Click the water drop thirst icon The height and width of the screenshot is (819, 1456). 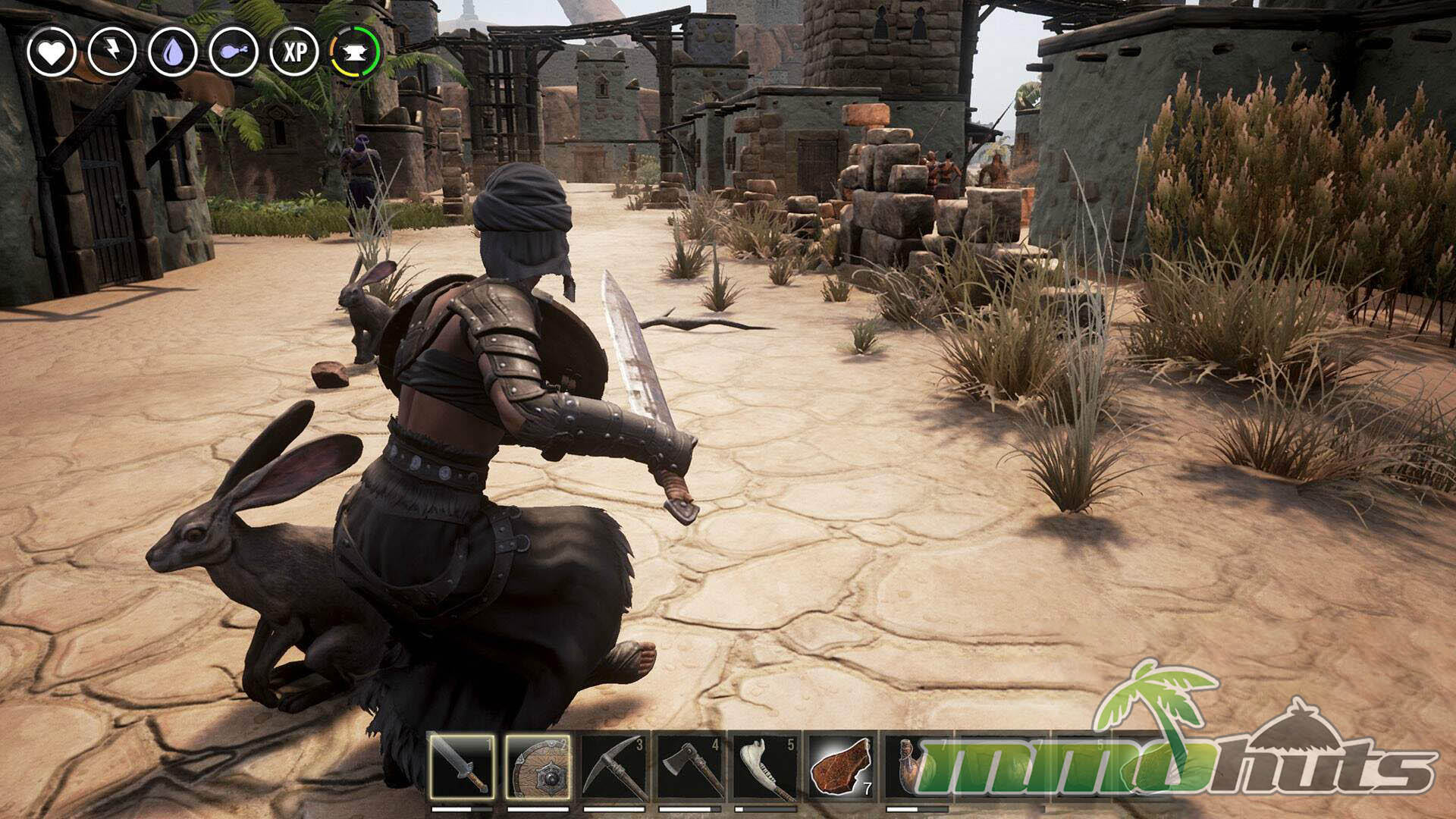tap(173, 52)
